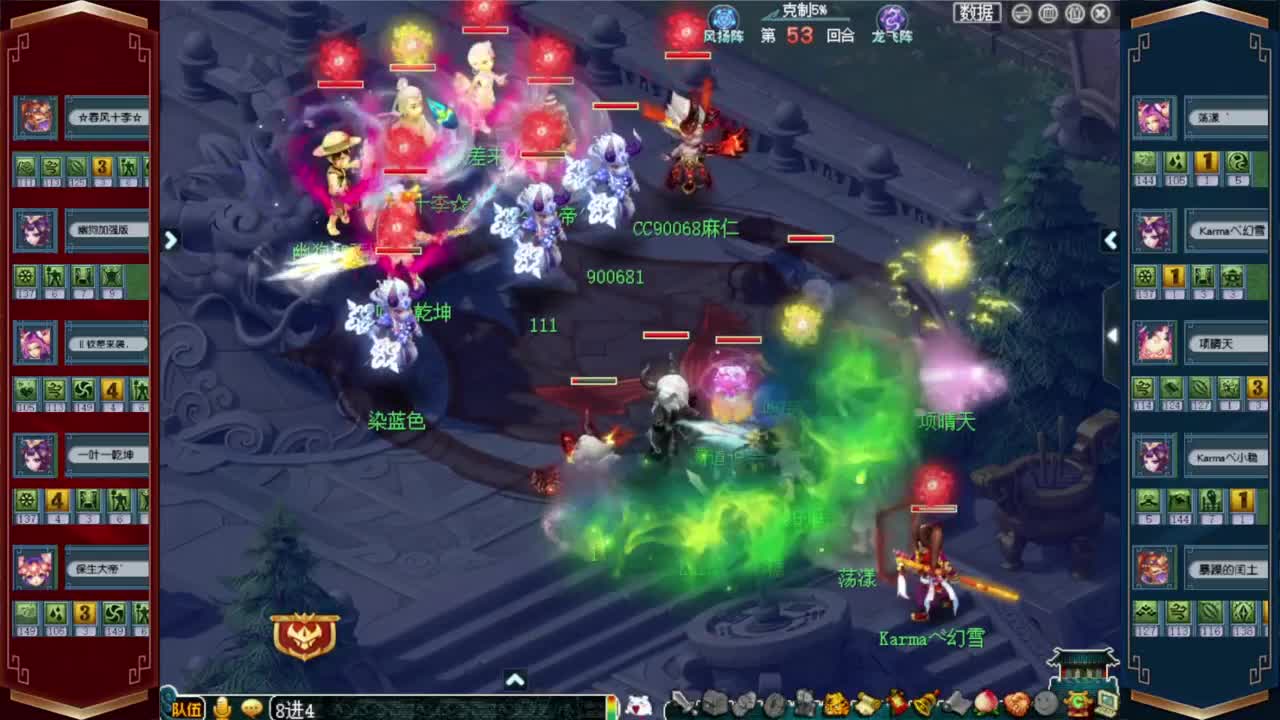The image size is (1280, 720).
Task: Collapse the right party panel with the arrow
Action: coord(1111,240)
